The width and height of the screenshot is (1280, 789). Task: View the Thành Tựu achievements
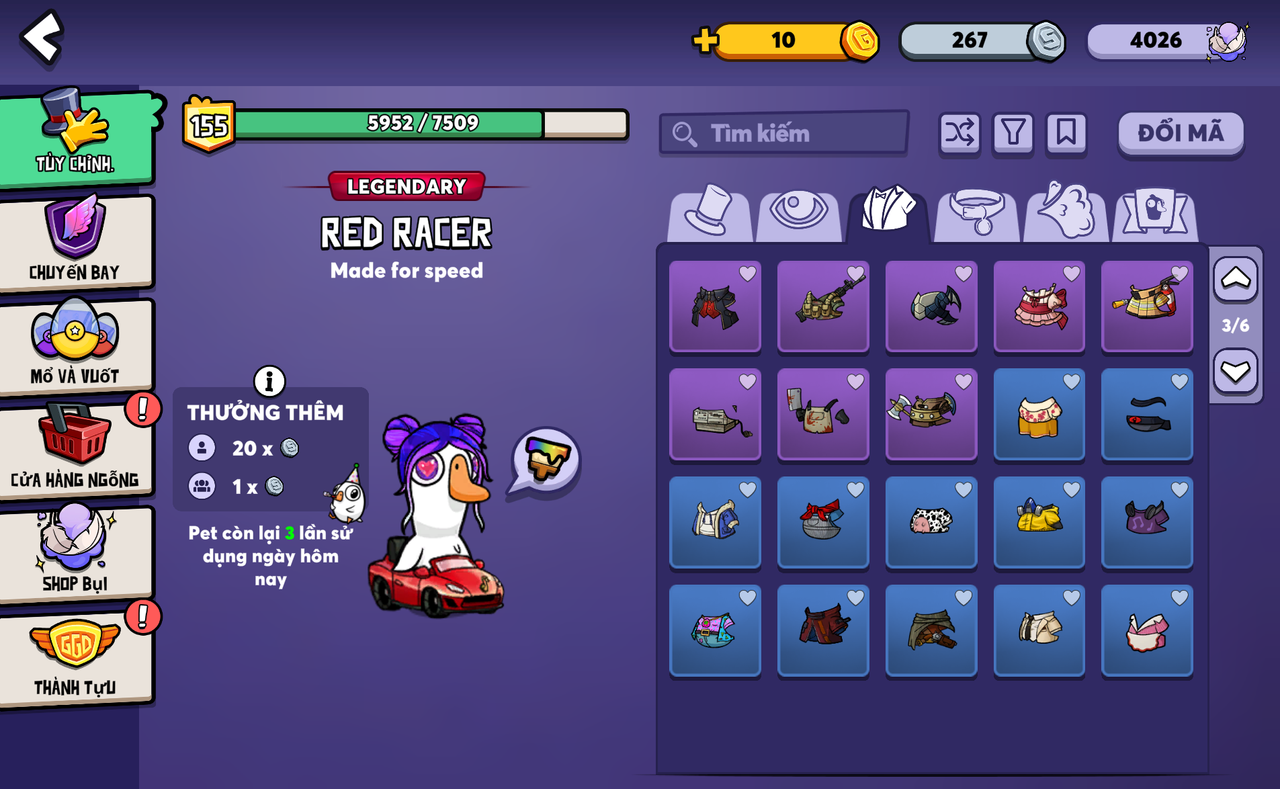tap(76, 657)
